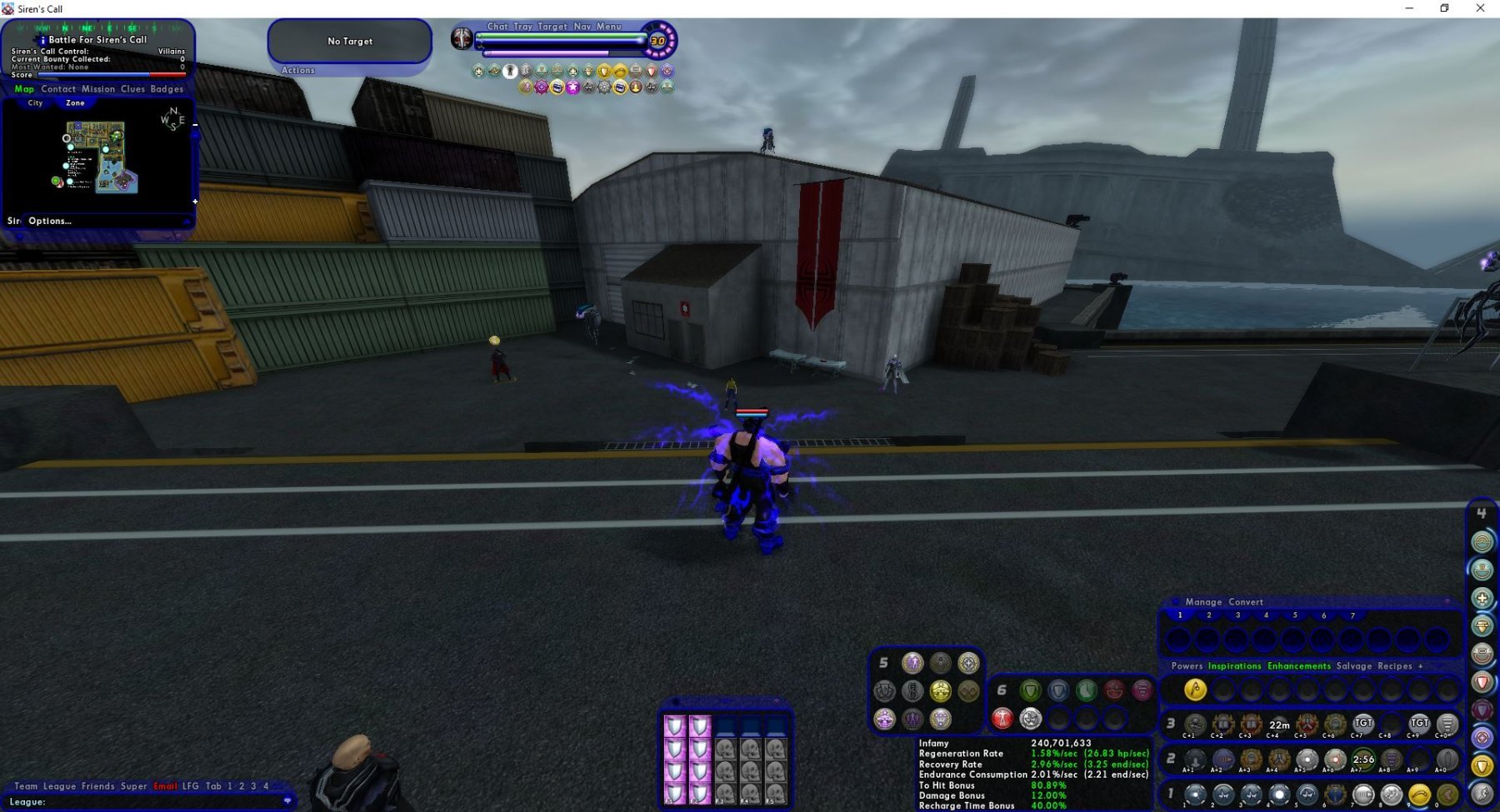Open the target Actions menu
Viewport: 1500px width, 812px height.
pos(298,71)
